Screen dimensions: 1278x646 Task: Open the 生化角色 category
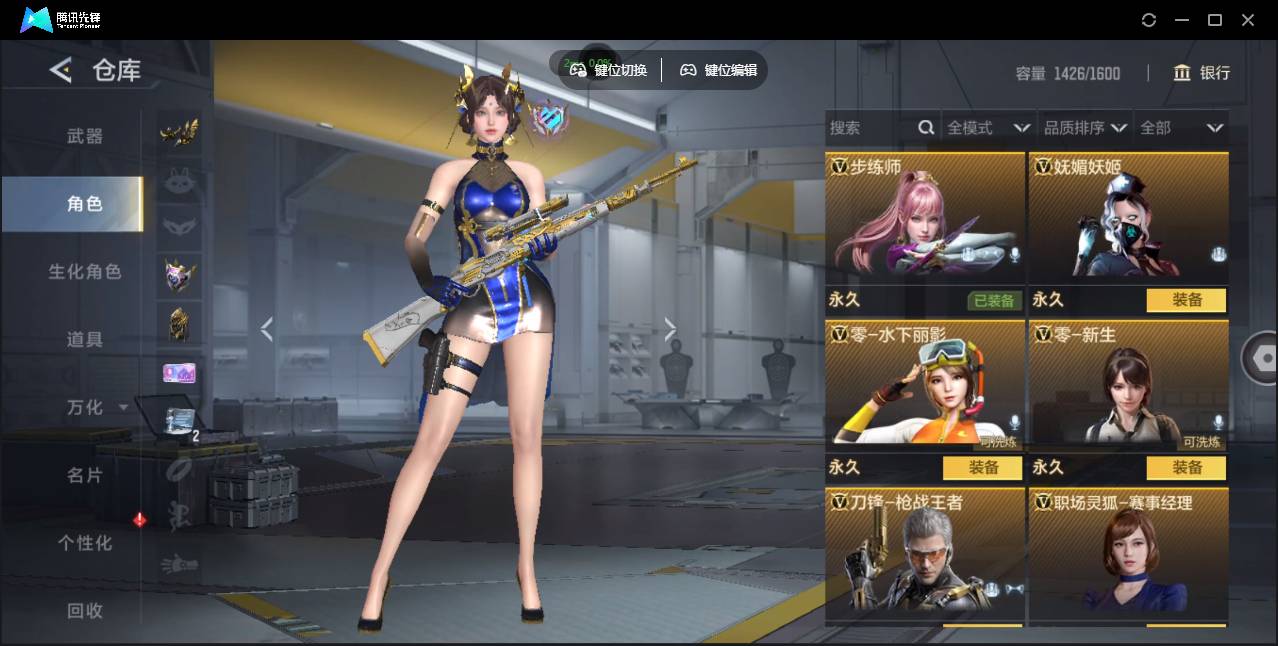85,271
